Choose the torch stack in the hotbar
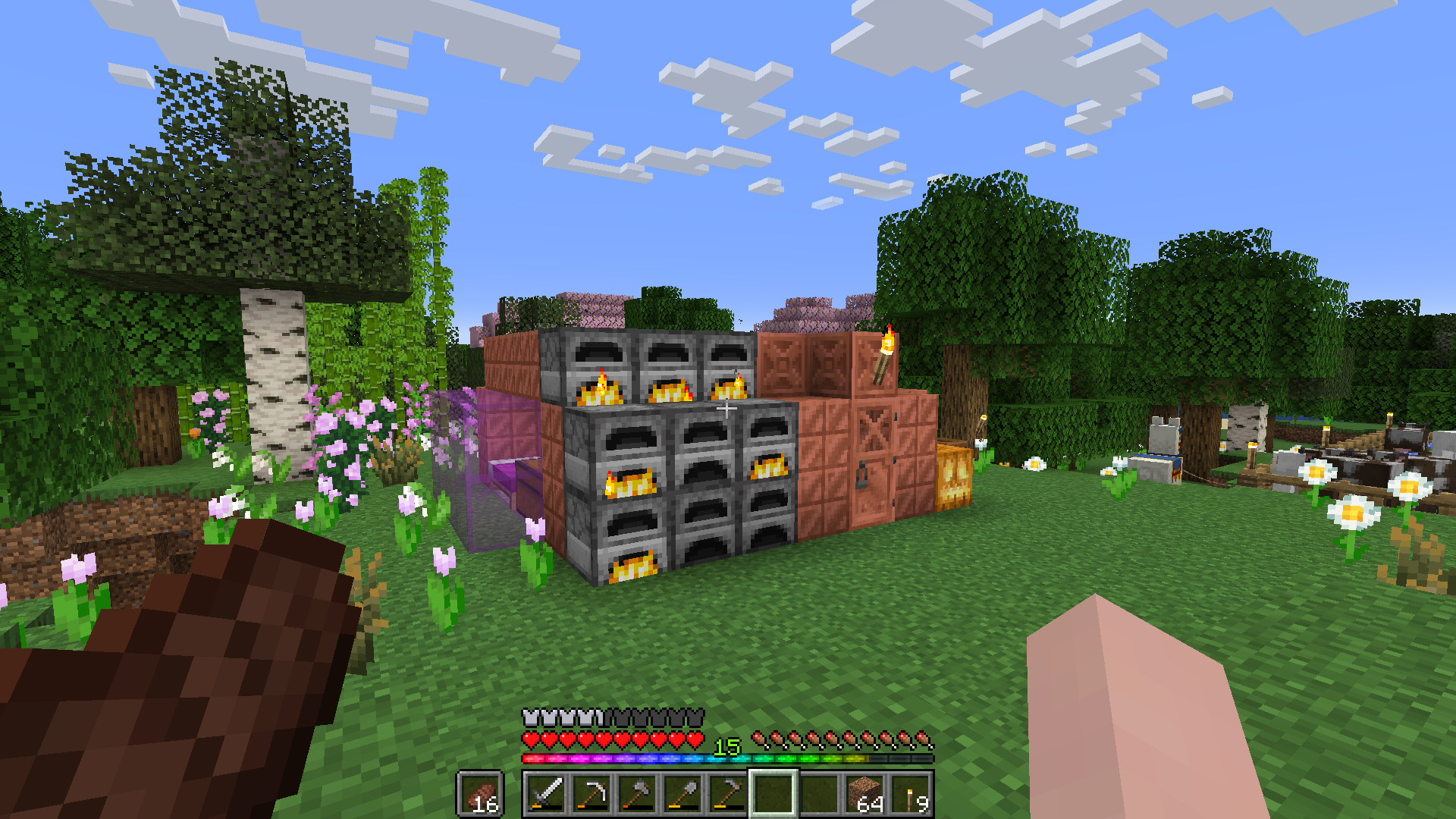 (x=910, y=794)
